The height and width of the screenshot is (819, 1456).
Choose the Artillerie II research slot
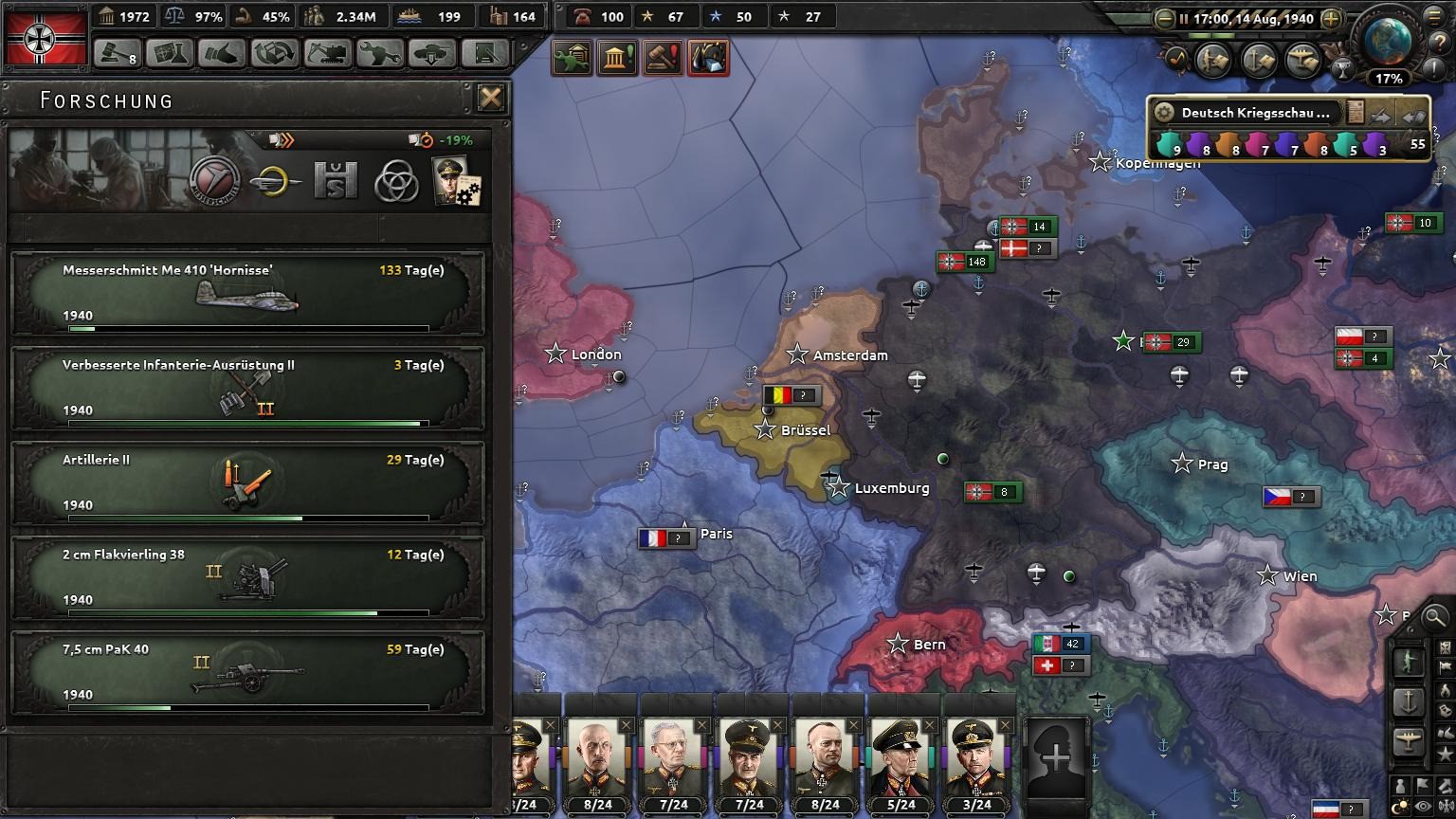click(247, 482)
